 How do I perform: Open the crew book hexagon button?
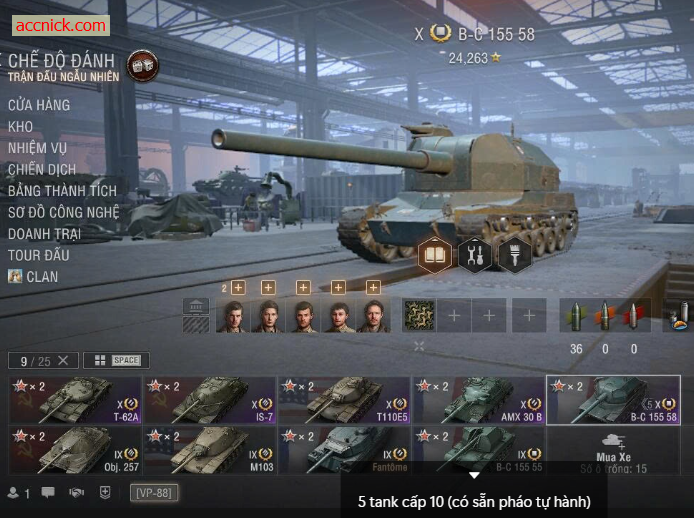[x=436, y=255]
